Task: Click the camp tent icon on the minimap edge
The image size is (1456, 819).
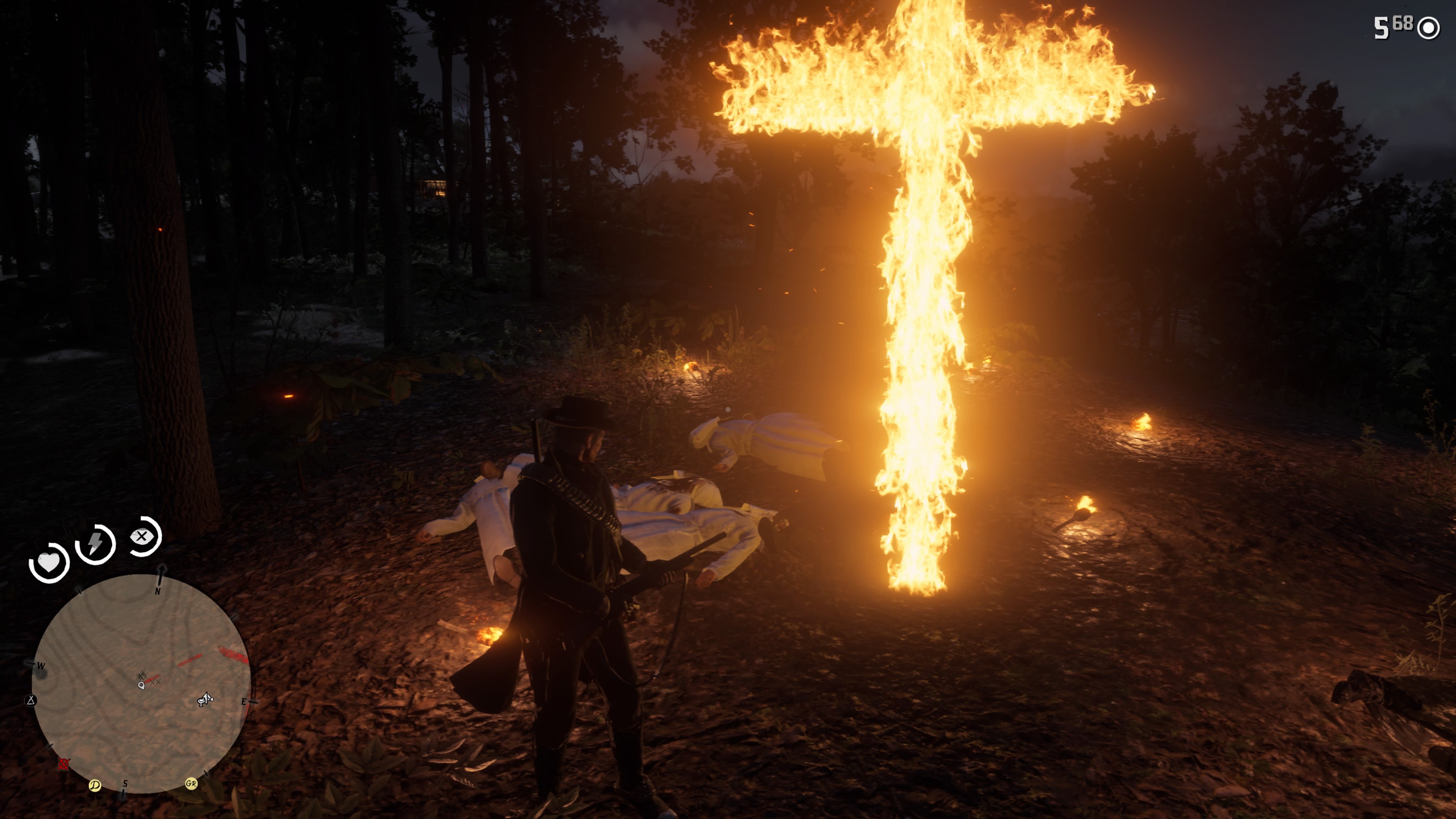Action: pos(30,701)
